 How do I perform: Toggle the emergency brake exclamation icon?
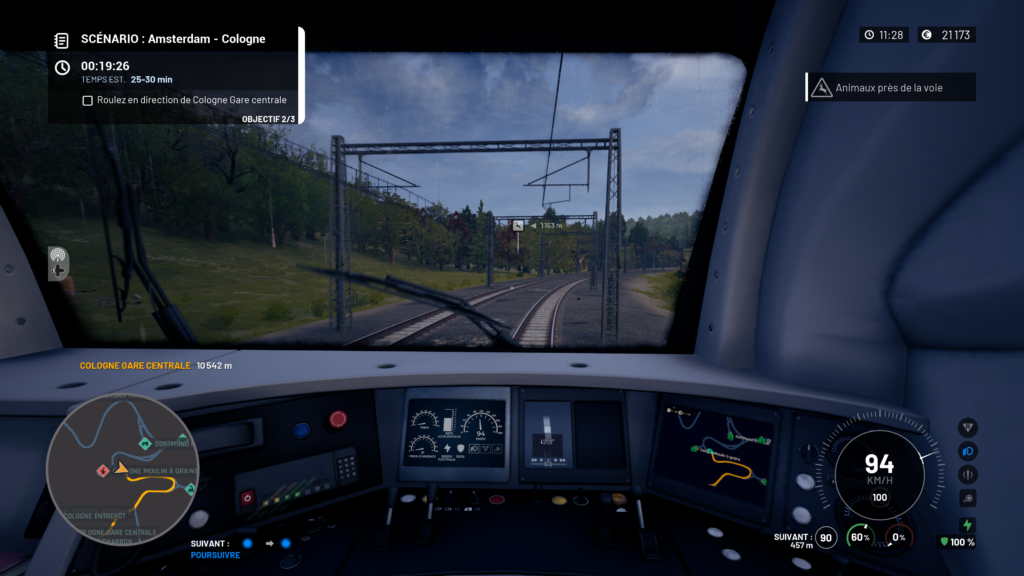[x=967, y=475]
